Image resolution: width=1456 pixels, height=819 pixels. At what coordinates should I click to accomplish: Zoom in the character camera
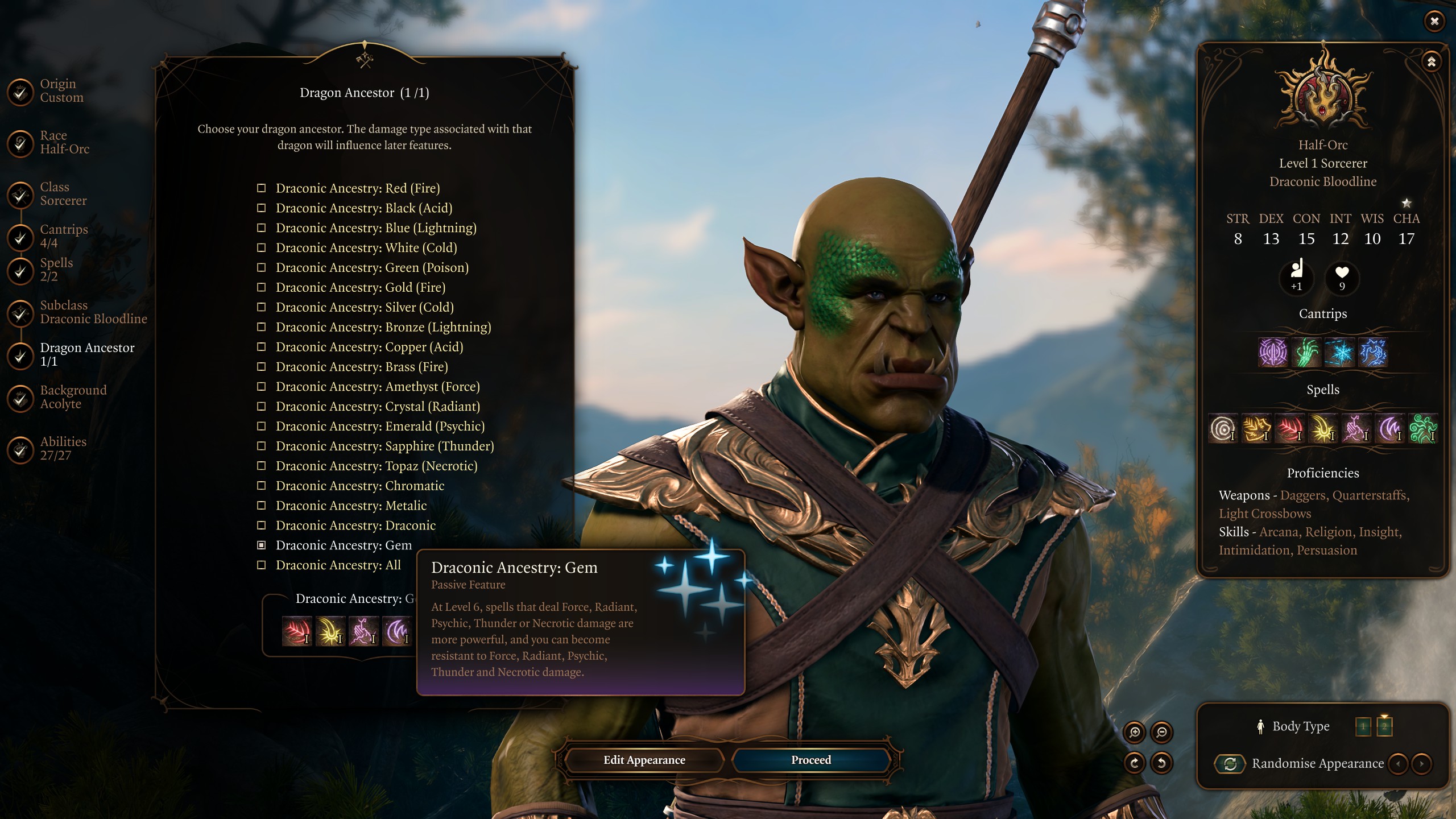(1134, 733)
